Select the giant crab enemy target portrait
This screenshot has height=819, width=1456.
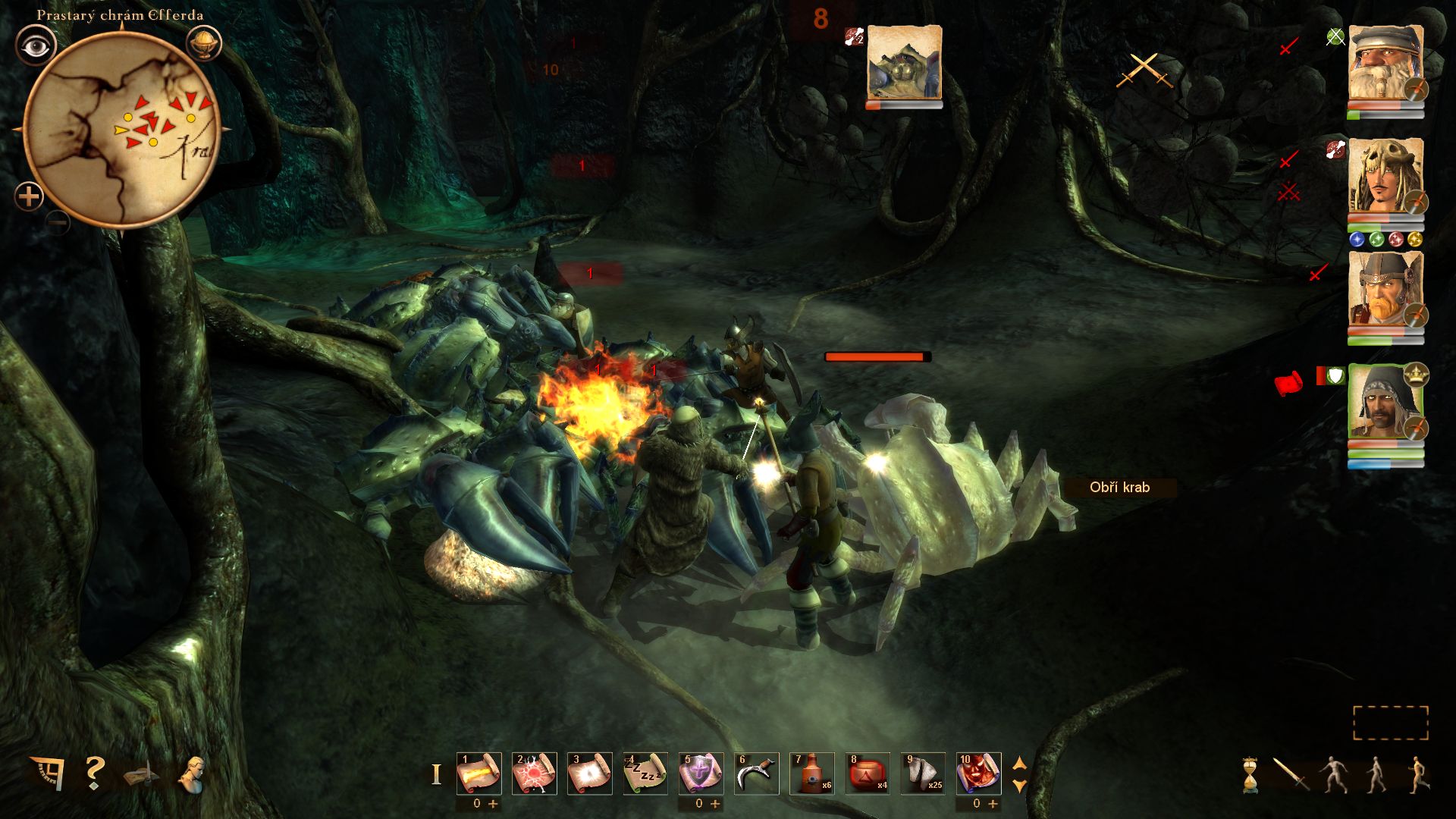tap(904, 62)
